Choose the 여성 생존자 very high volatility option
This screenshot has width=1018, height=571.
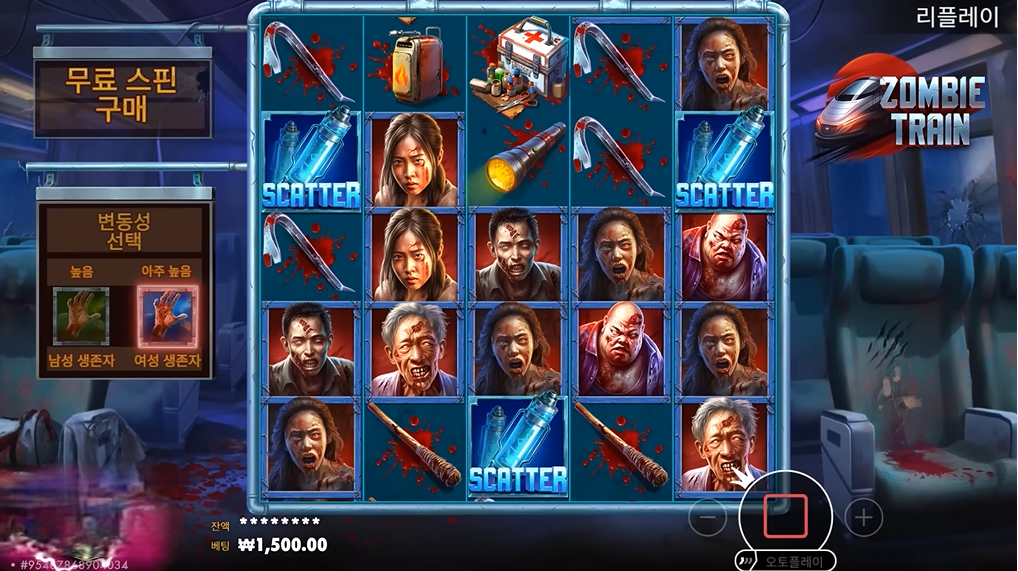[167, 316]
